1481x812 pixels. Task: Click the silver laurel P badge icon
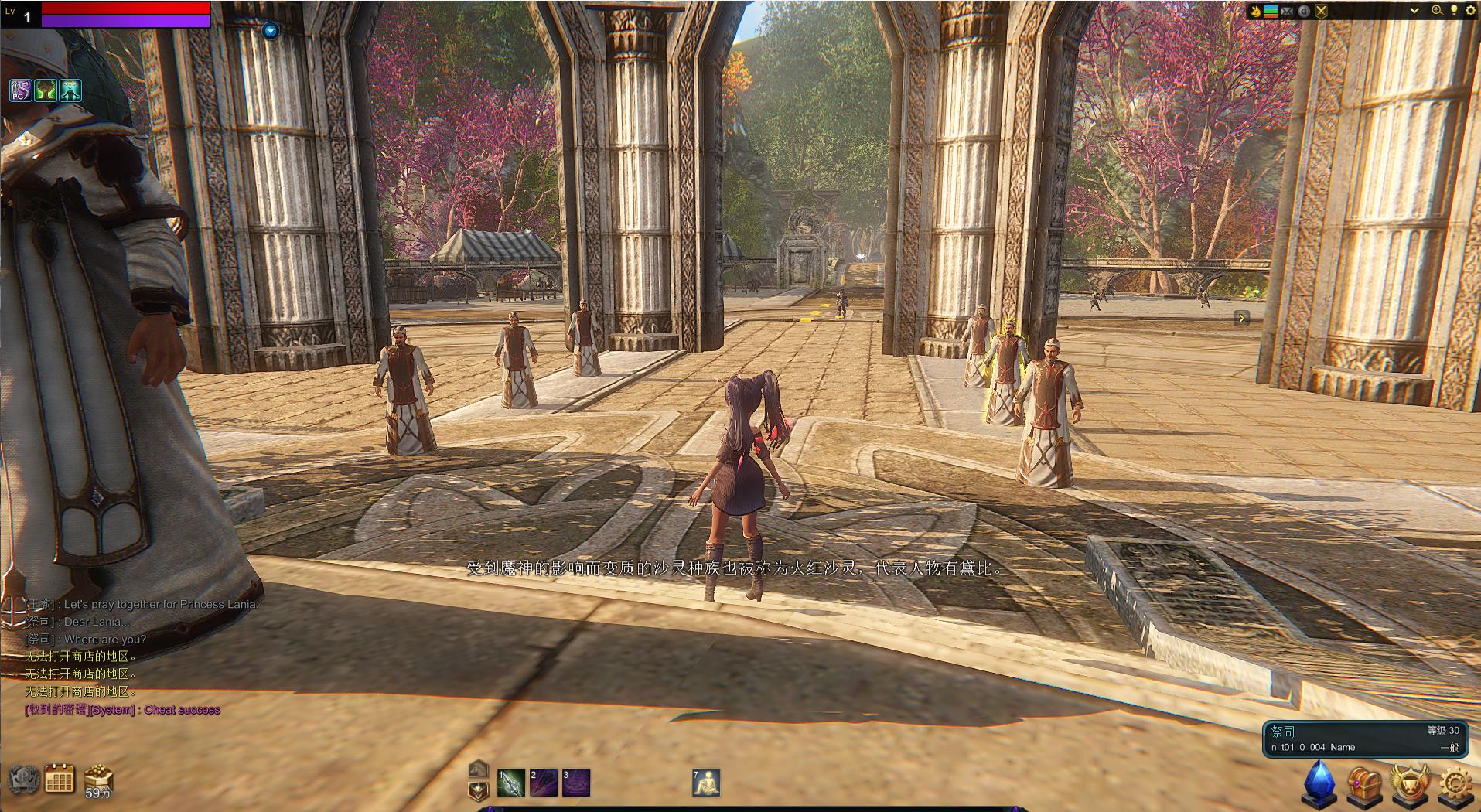tap(23, 779)
